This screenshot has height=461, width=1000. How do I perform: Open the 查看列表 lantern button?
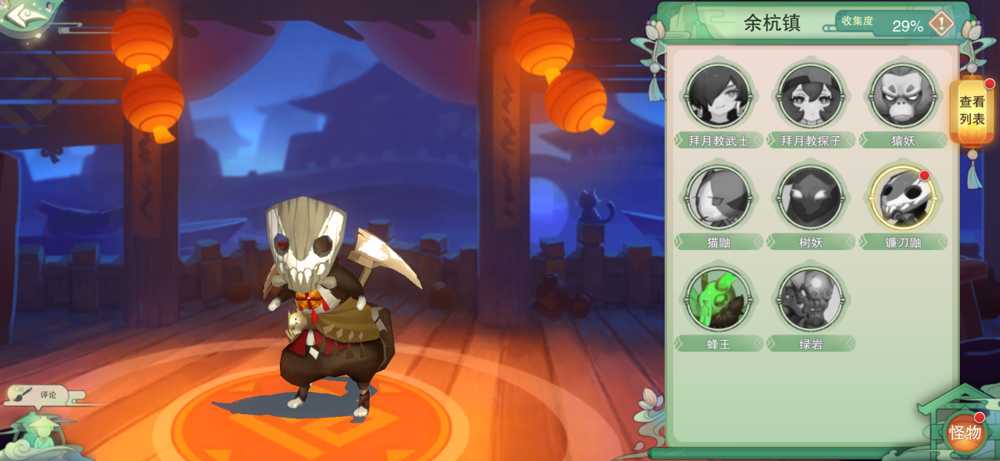972,111
